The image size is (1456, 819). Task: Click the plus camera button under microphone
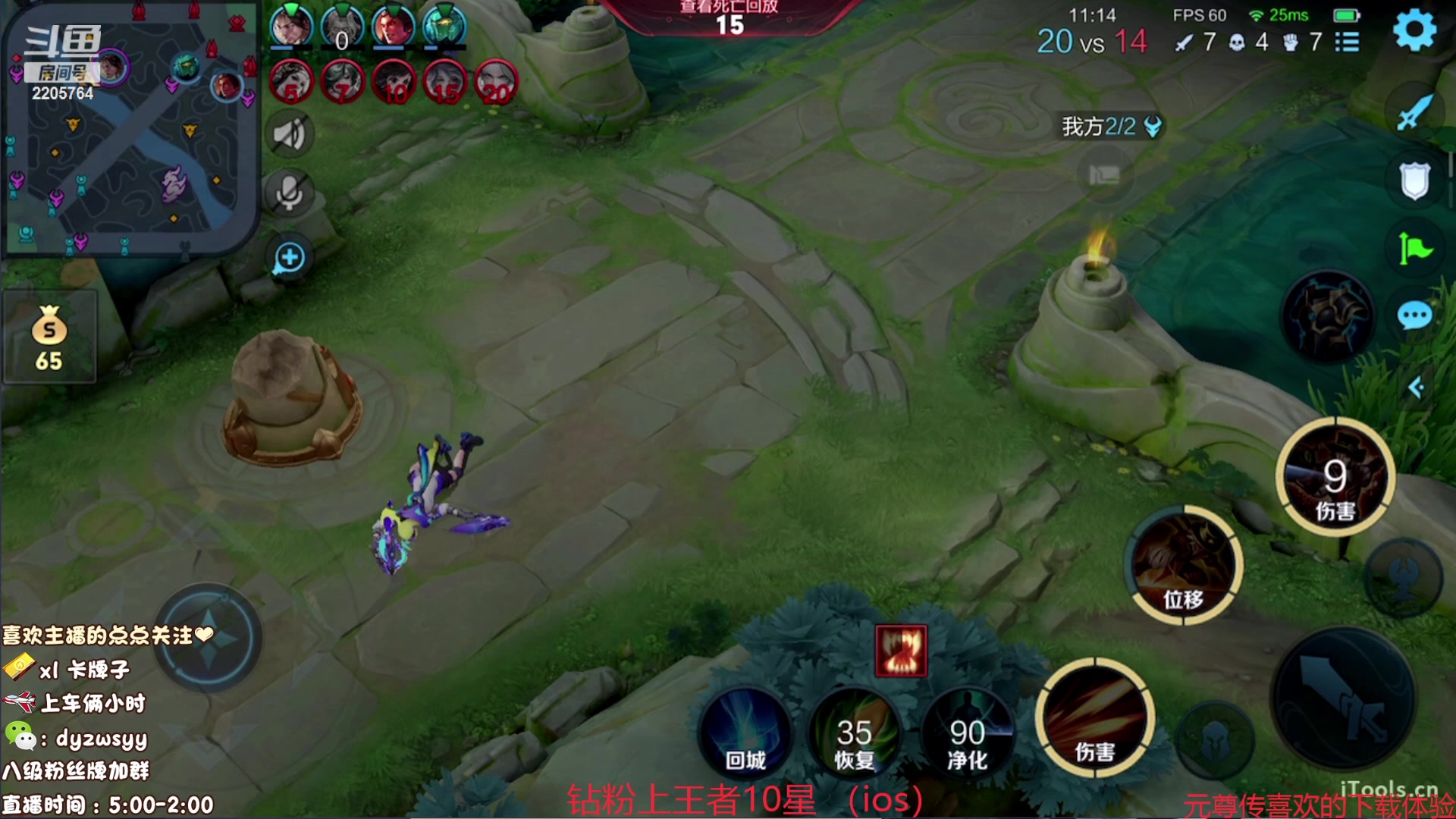tap(289, 258)
